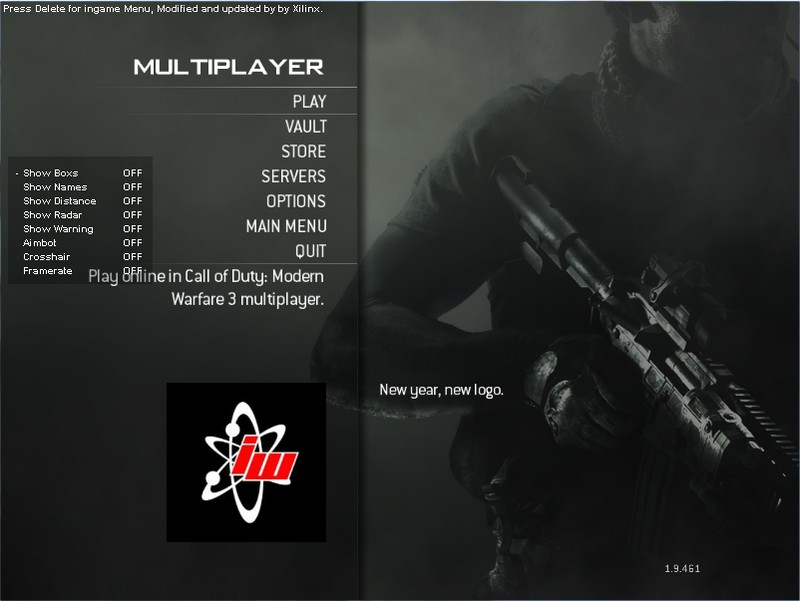Choose QUIT to exit the game
Screen dimensions: 800x601
(x=310, y=251)
